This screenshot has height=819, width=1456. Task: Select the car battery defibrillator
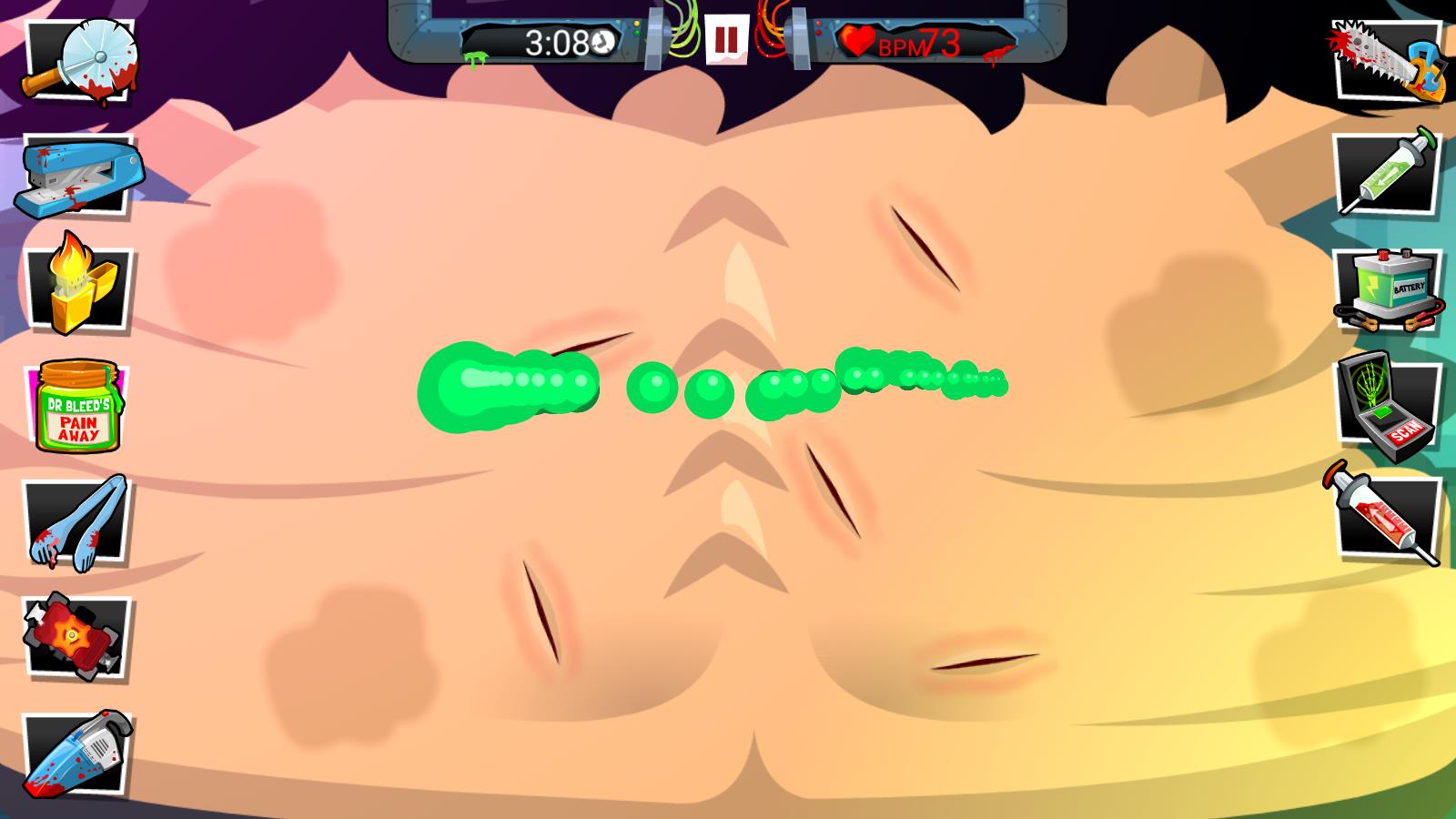(x=1388, y=287)
